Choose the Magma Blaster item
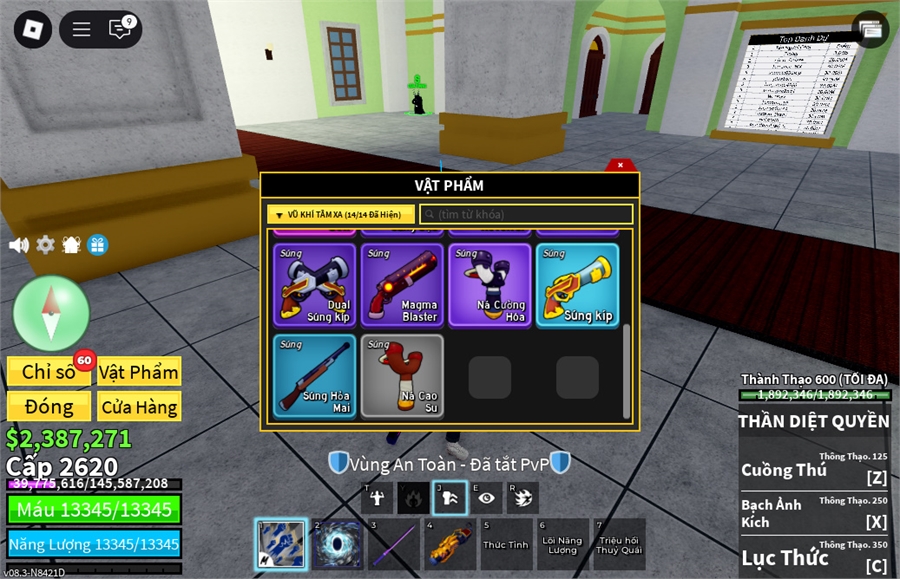The width and height of the screenshot is (900, 579). 402,285
